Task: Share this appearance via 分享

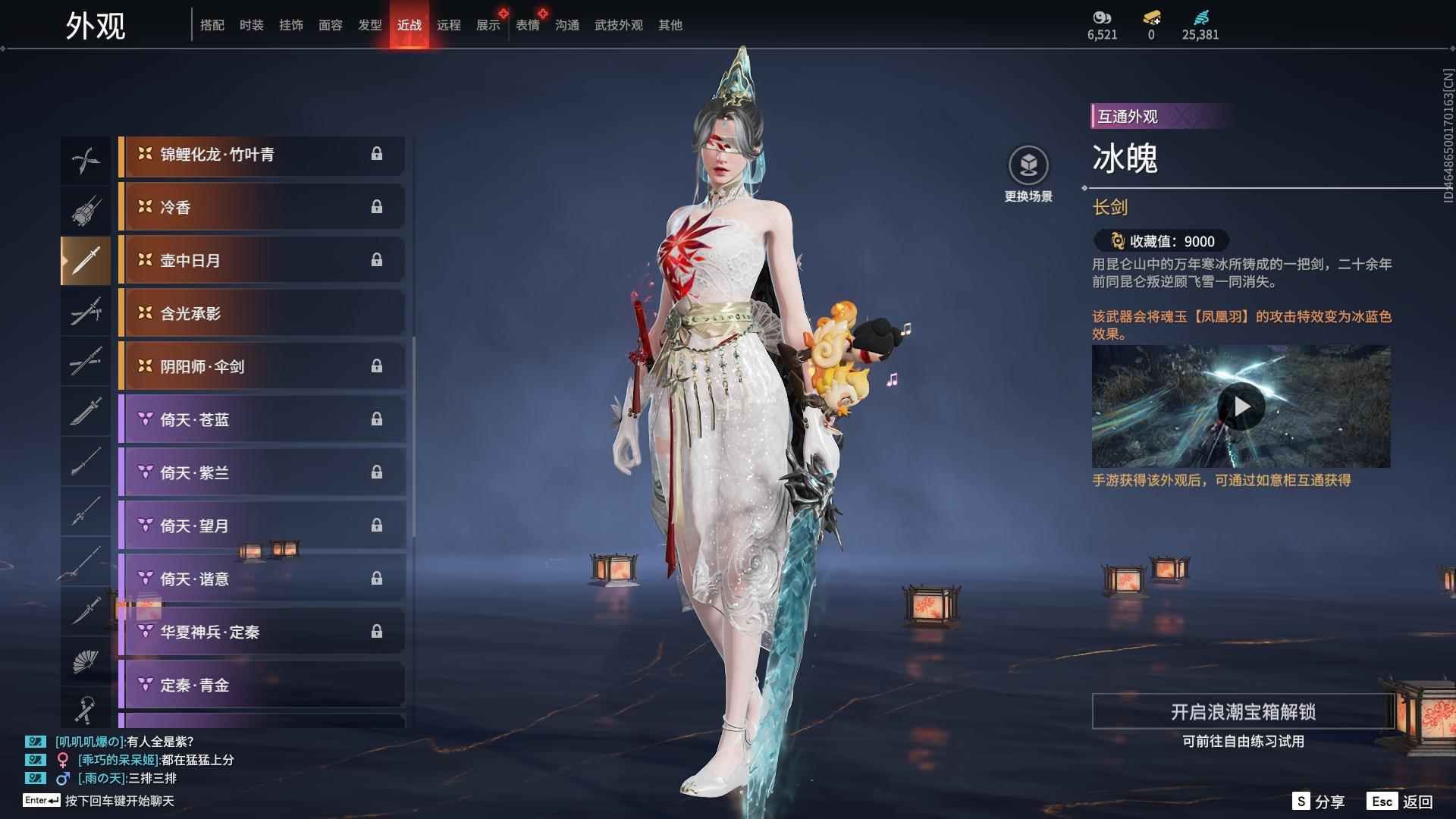Action: click(x=1319, y=802)
